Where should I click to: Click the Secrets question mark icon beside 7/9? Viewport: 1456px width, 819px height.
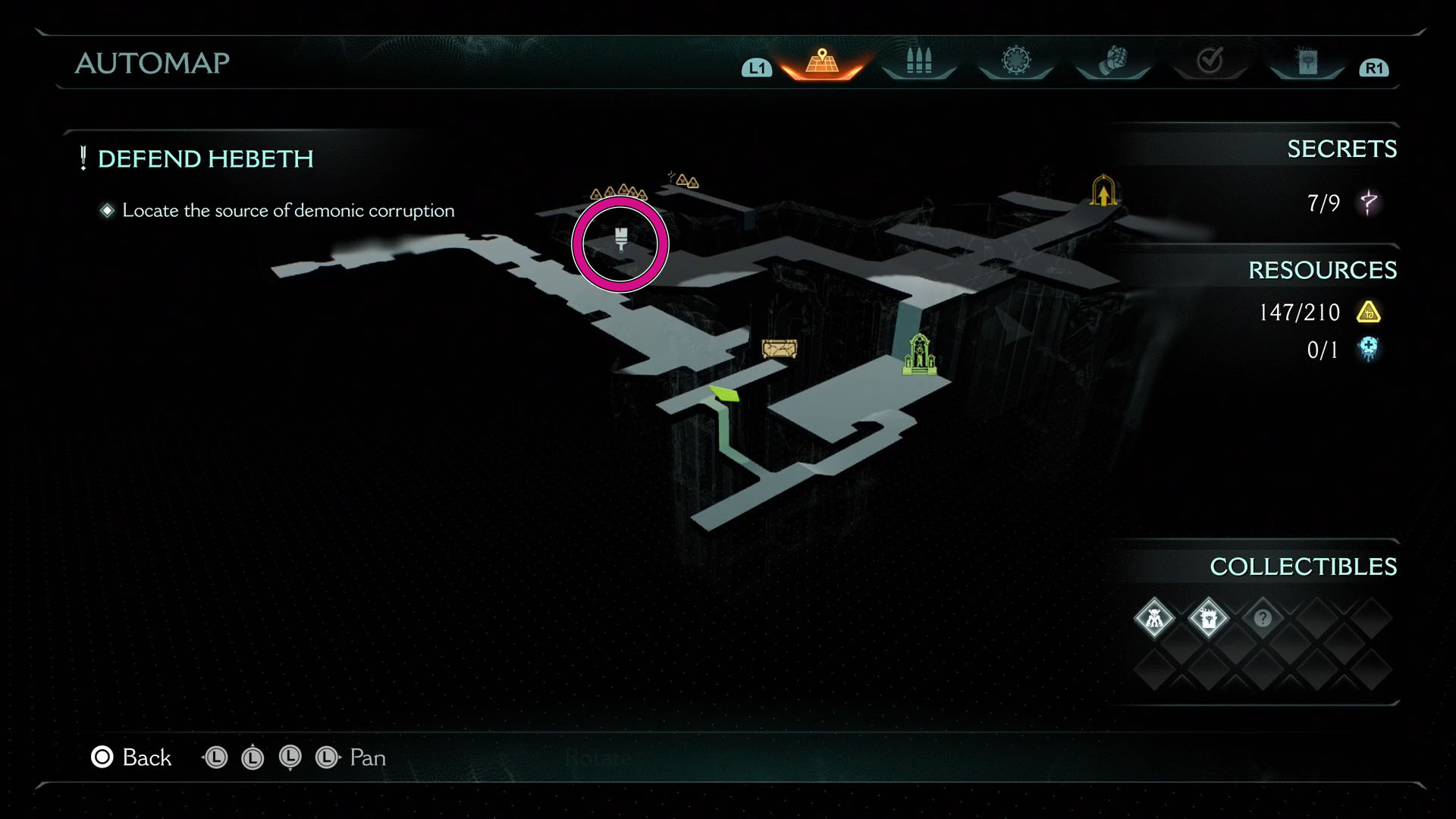tap(1370, 203)
